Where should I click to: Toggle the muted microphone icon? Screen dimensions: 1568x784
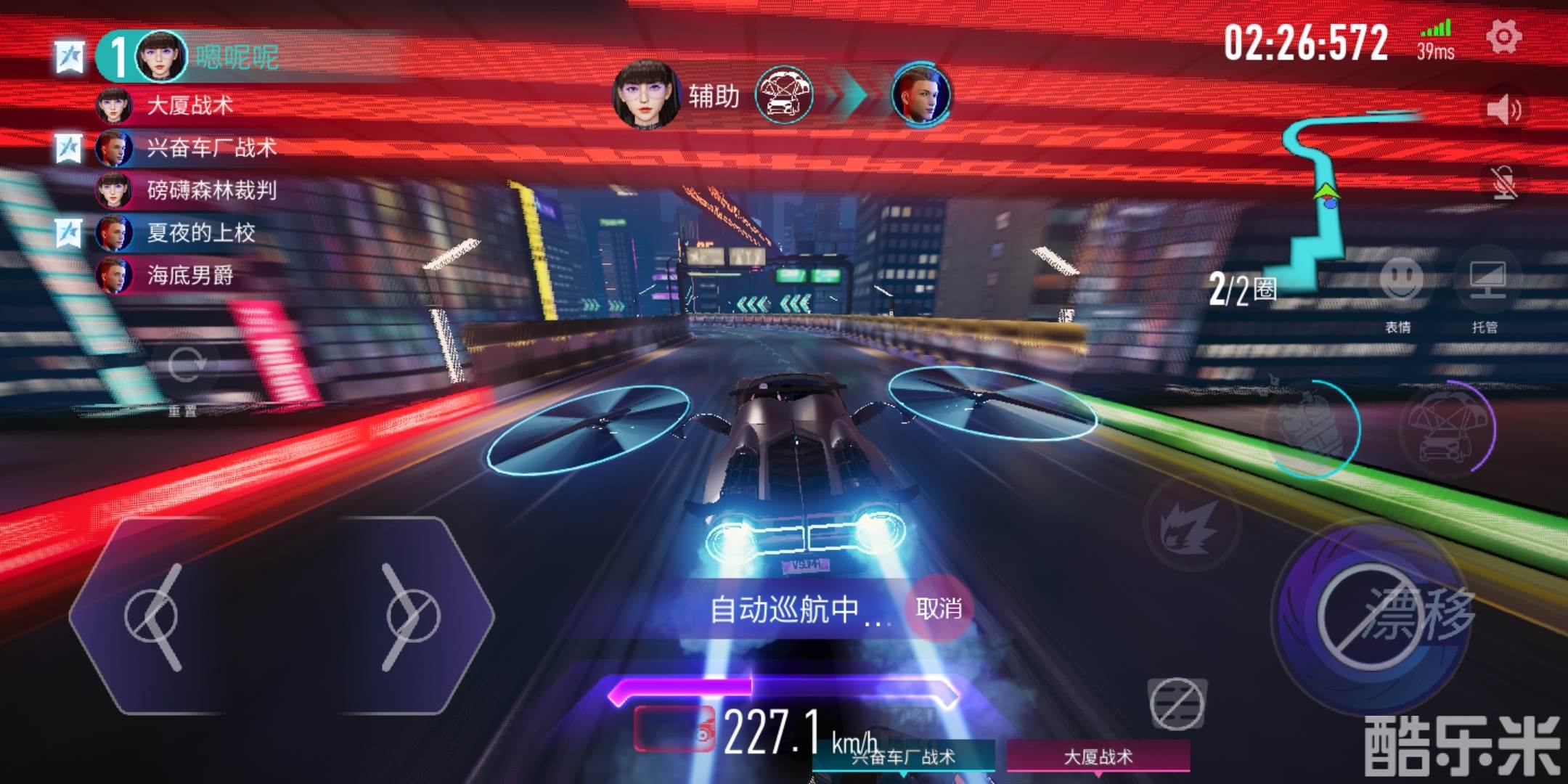click(x=1503, y=182)
